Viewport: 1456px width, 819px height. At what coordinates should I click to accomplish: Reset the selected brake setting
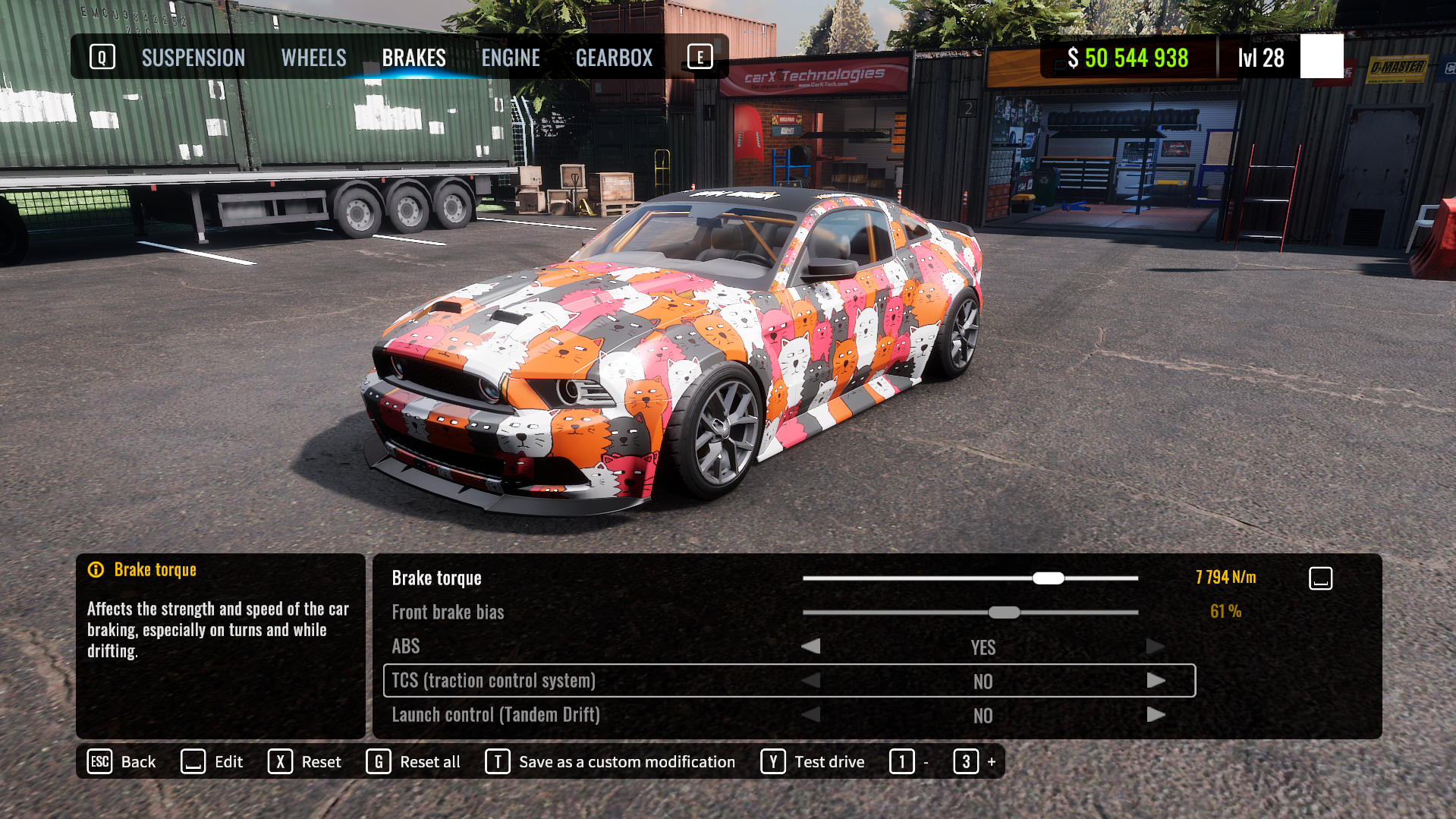coord(305,761)
